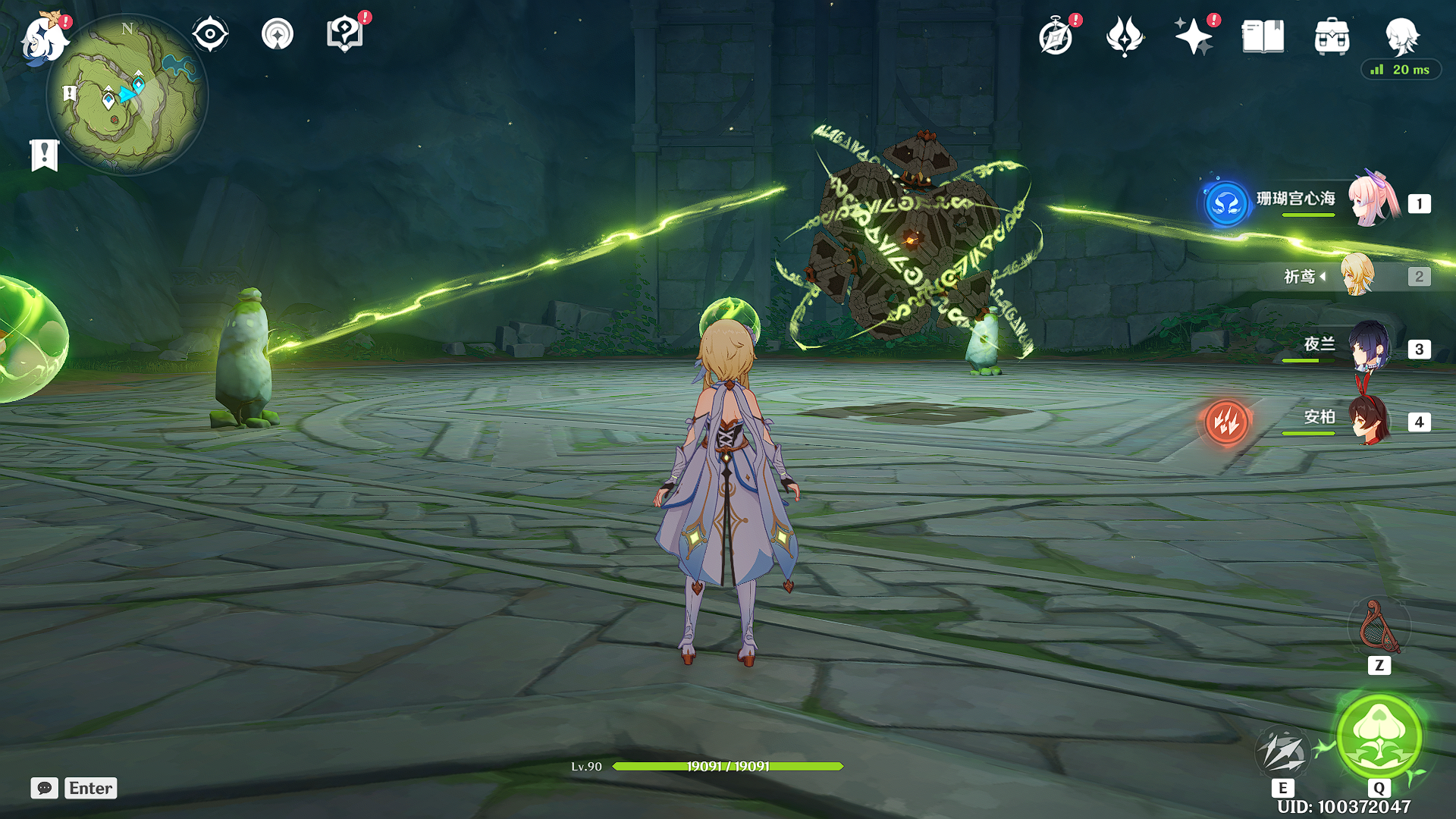The height and width of the screenshot is (819, 1456).
Task: Open the character profile icon
Action: tap(1401, 35)
